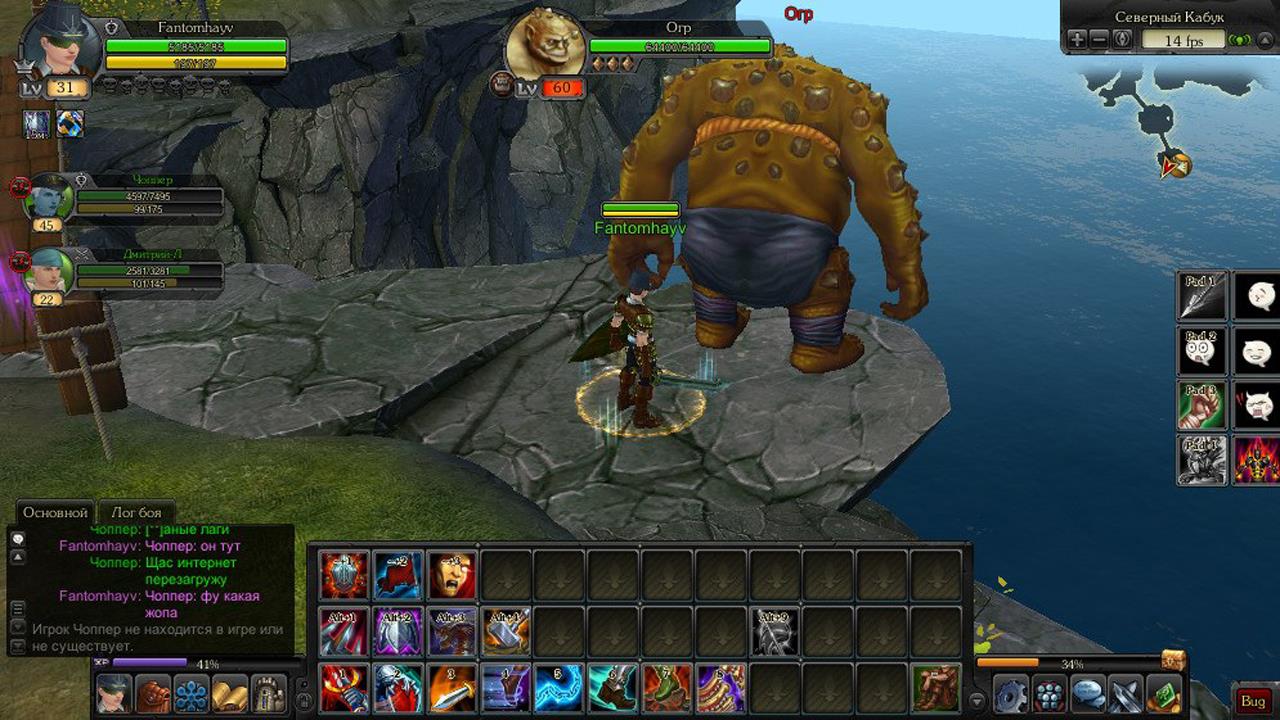Use the blue chain lightning skill on key 5
1280x720 pixels.
560,689
